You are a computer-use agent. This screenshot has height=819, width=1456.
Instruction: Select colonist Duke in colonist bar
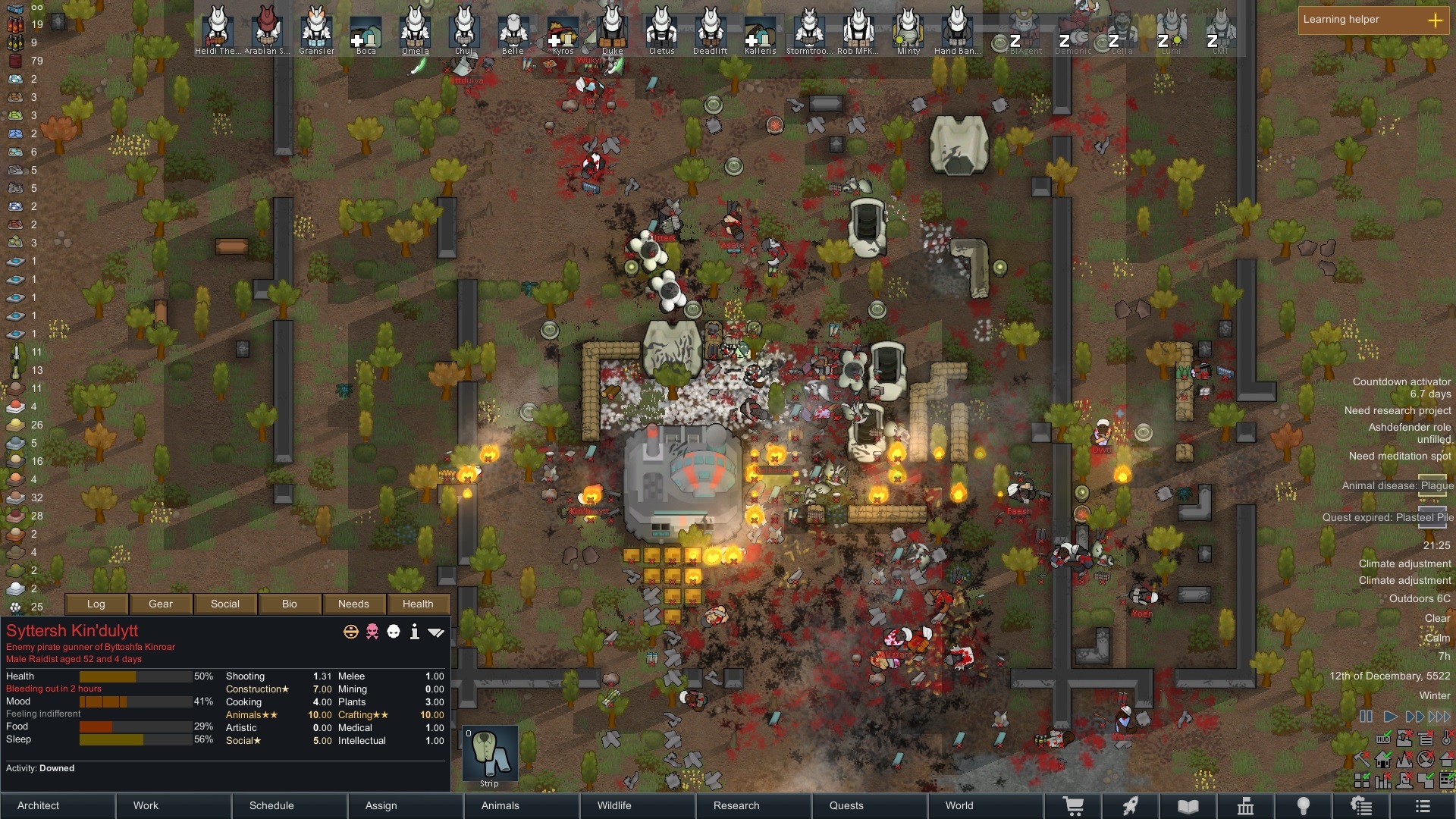point(612,30)
